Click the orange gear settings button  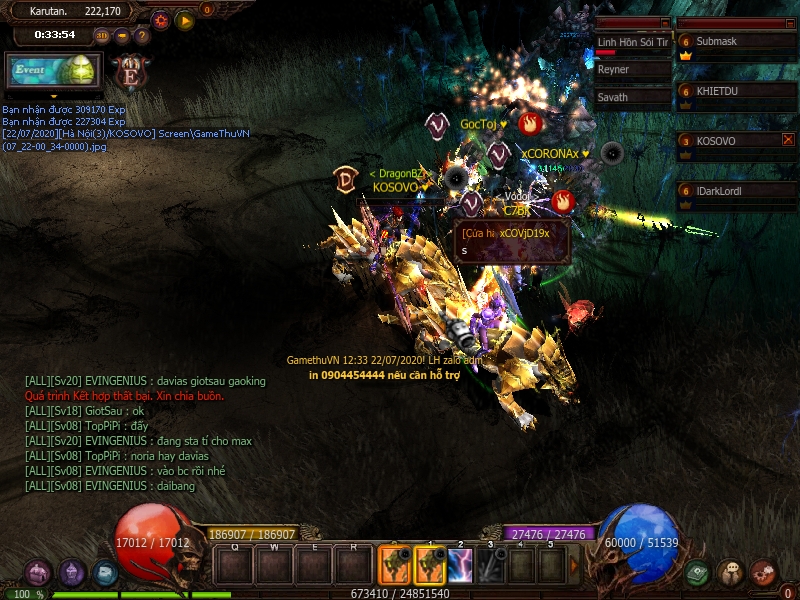160,19
